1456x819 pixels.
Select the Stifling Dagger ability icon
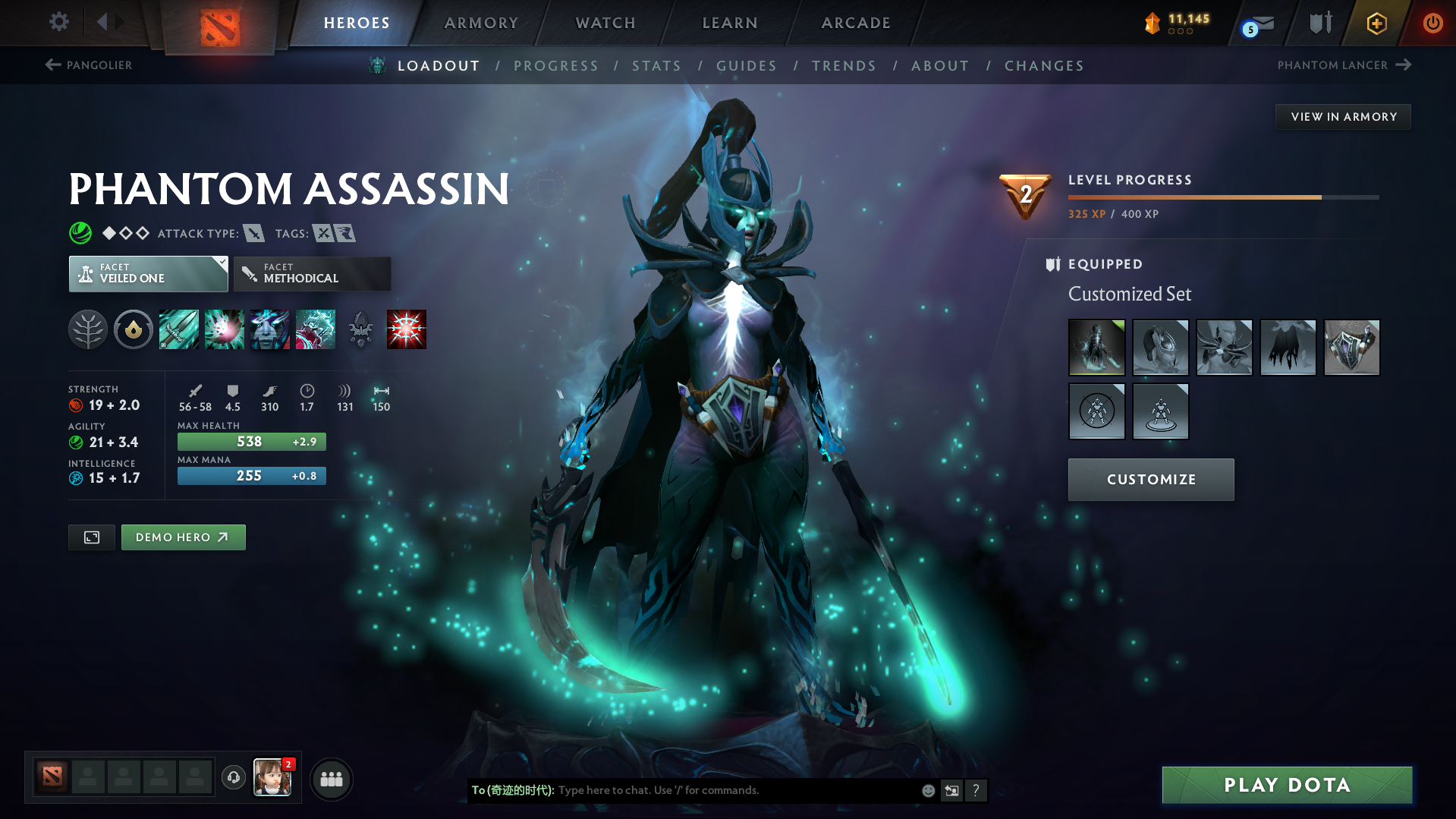(178, 329)
